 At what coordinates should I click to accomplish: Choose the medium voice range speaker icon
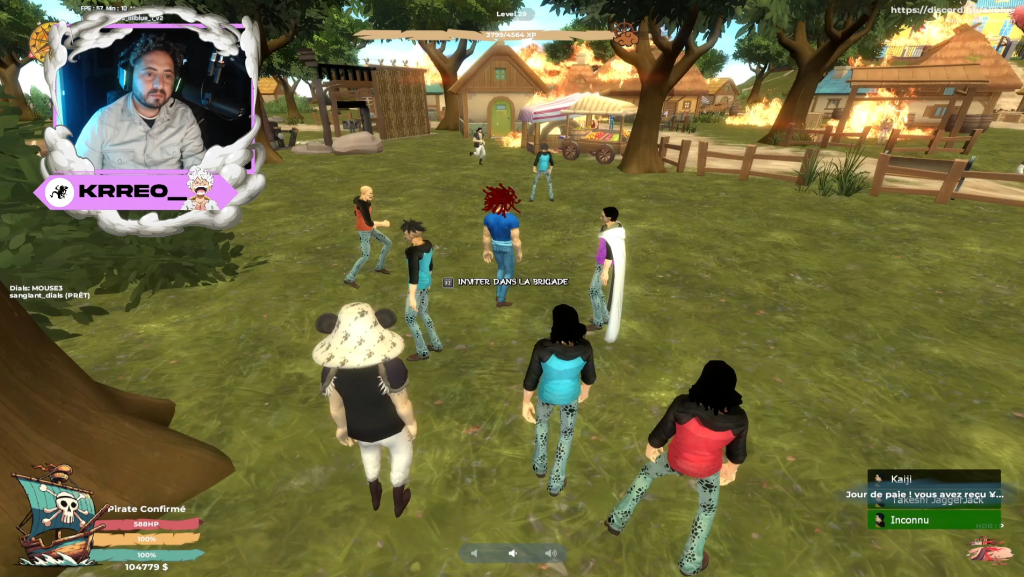512,553
